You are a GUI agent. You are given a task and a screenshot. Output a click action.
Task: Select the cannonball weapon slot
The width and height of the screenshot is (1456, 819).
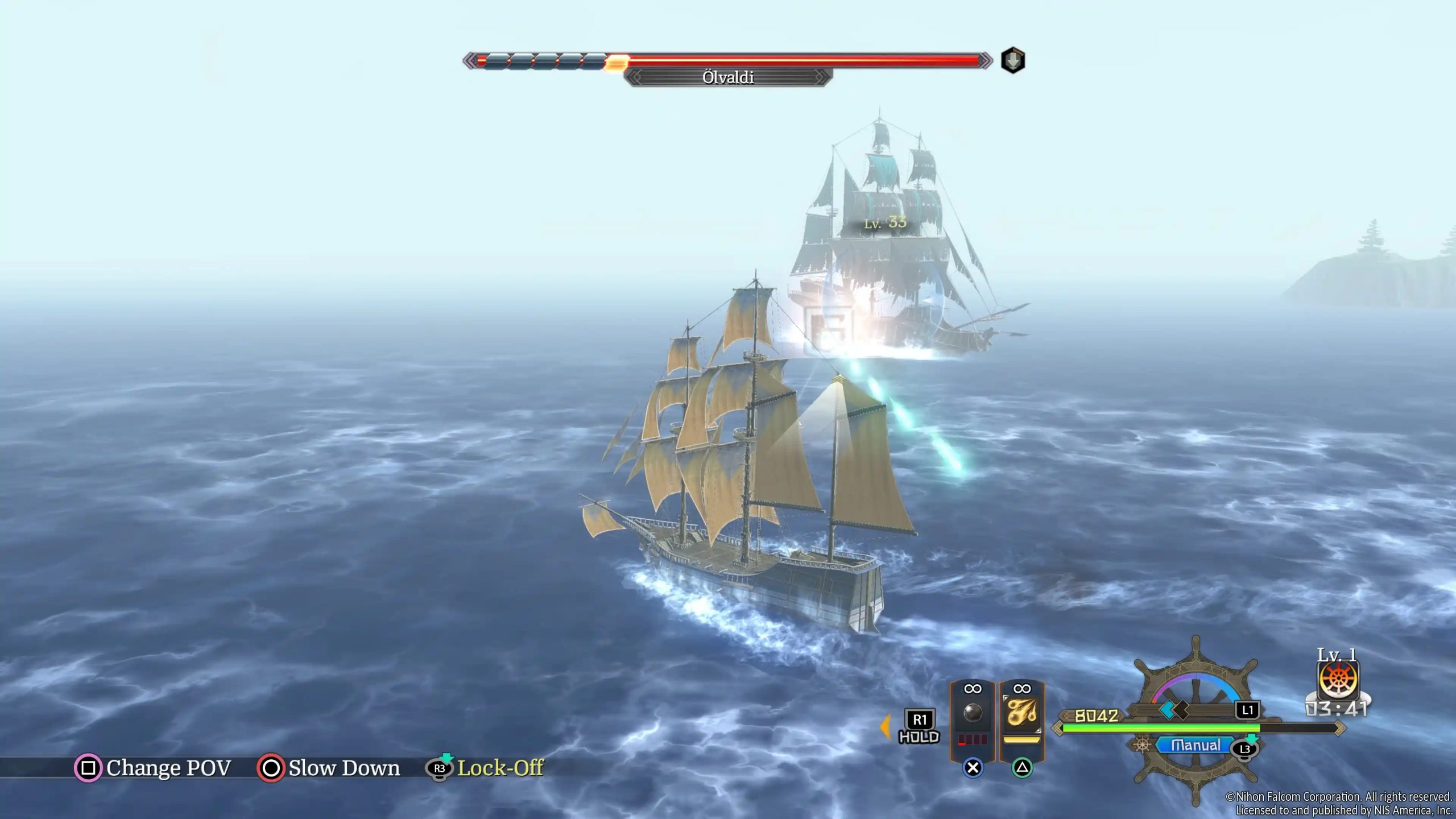pyautogui.click(x=973, y=714)
